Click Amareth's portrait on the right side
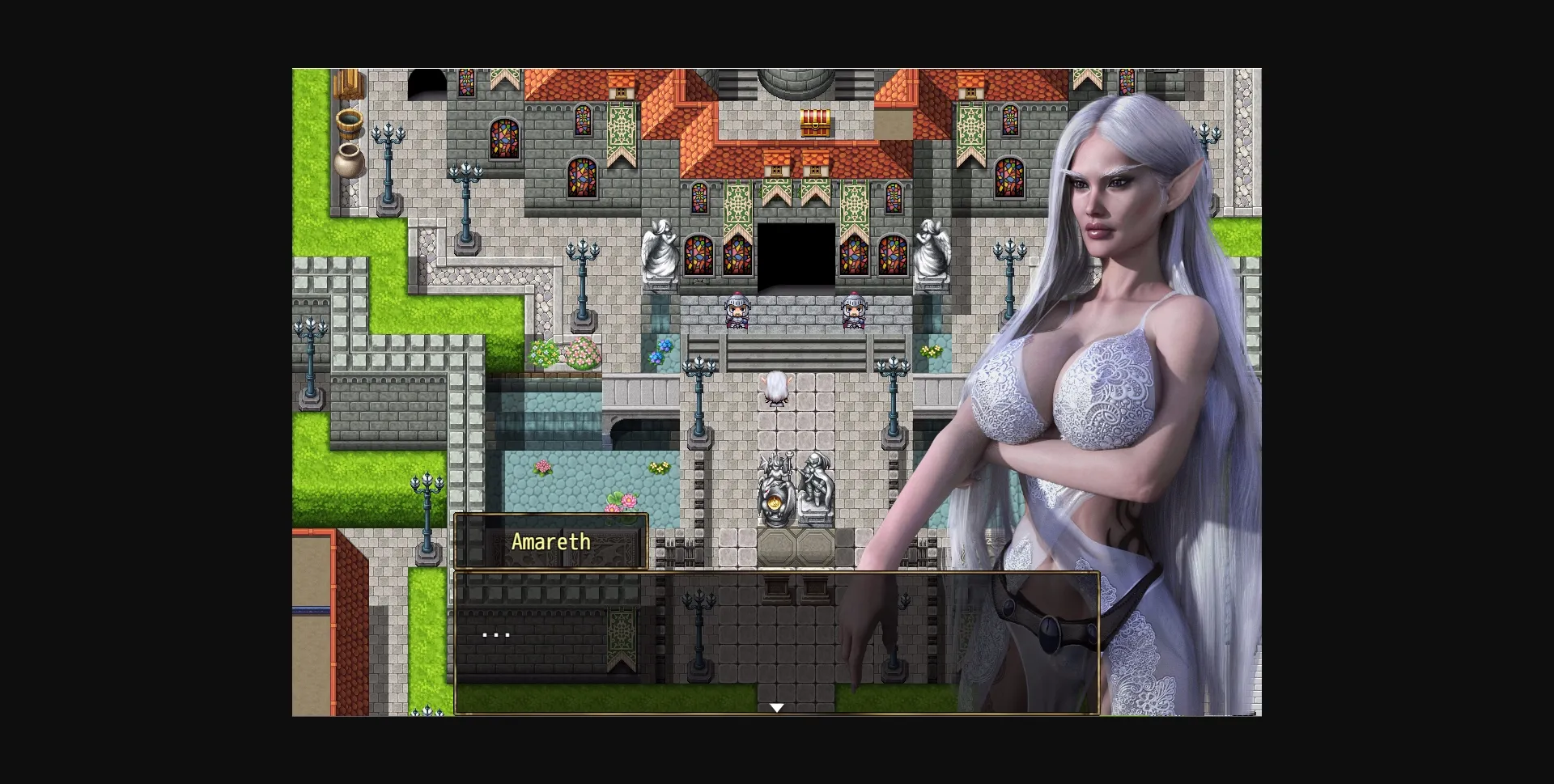The height and width of the screenshot is (784, 1554). [1117, 324]
